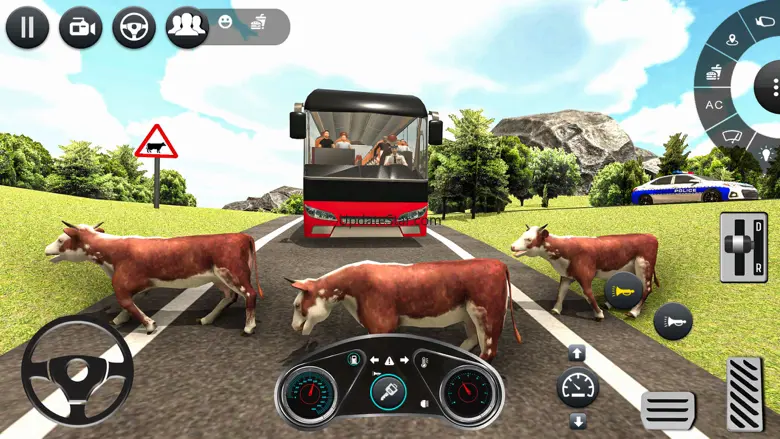Tap the steering wheel control
The width and height of the screenshot is (780, 439).
(x=77, y=372)
